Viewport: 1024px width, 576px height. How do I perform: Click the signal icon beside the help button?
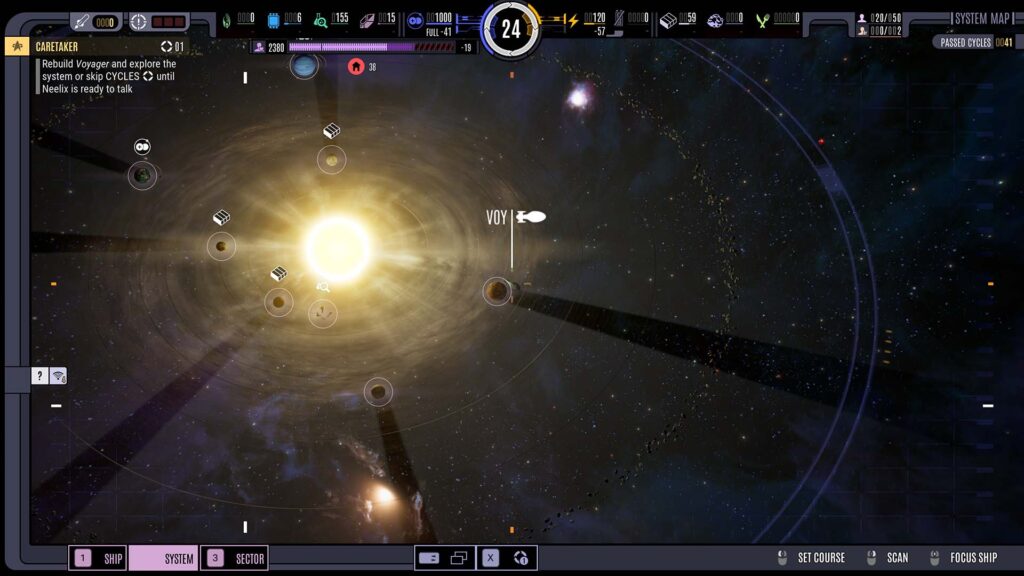(x=58, y=376)
